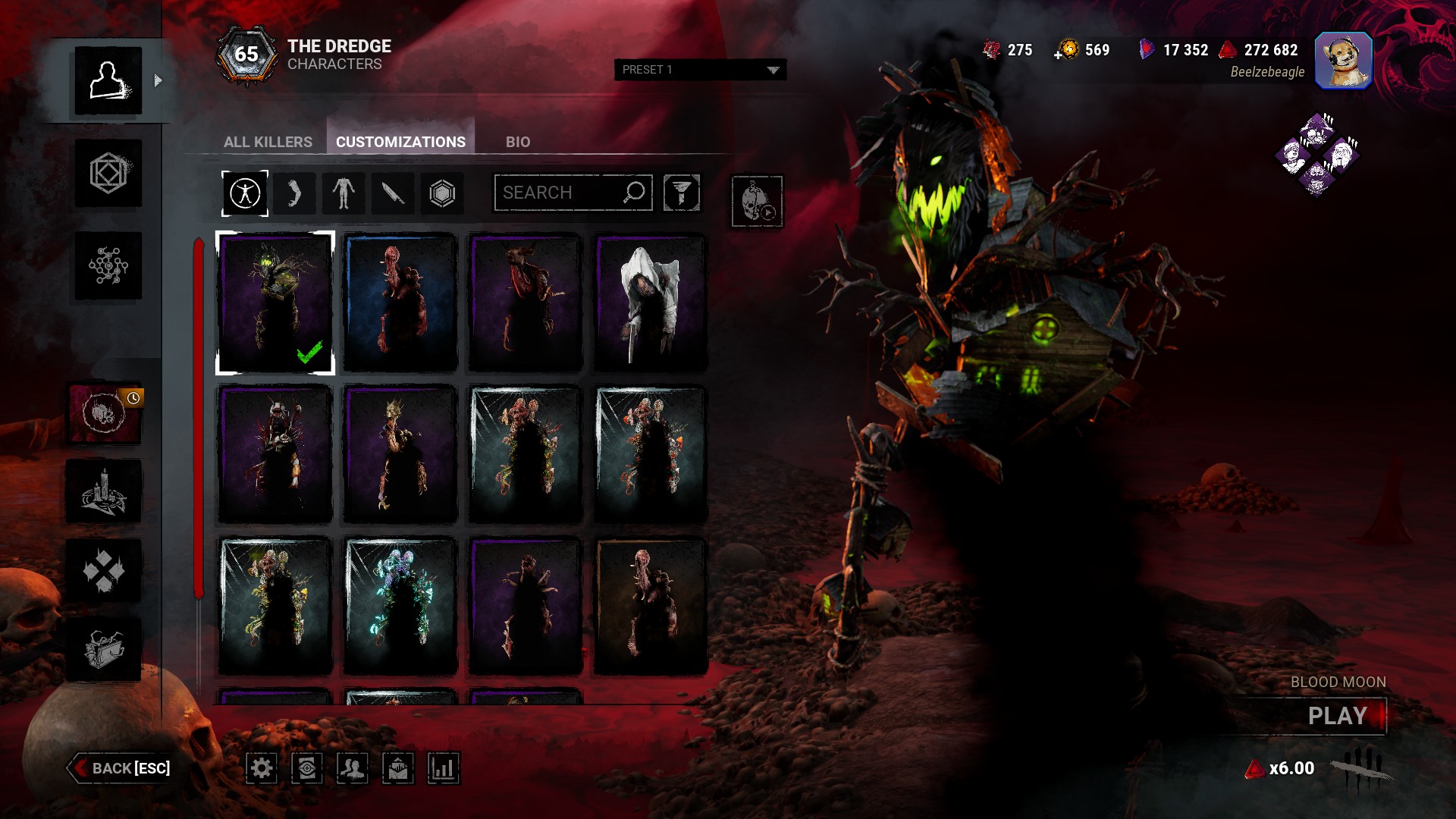Open the loadout perk diamond

pyautogui.click(x=1317, y=155)
